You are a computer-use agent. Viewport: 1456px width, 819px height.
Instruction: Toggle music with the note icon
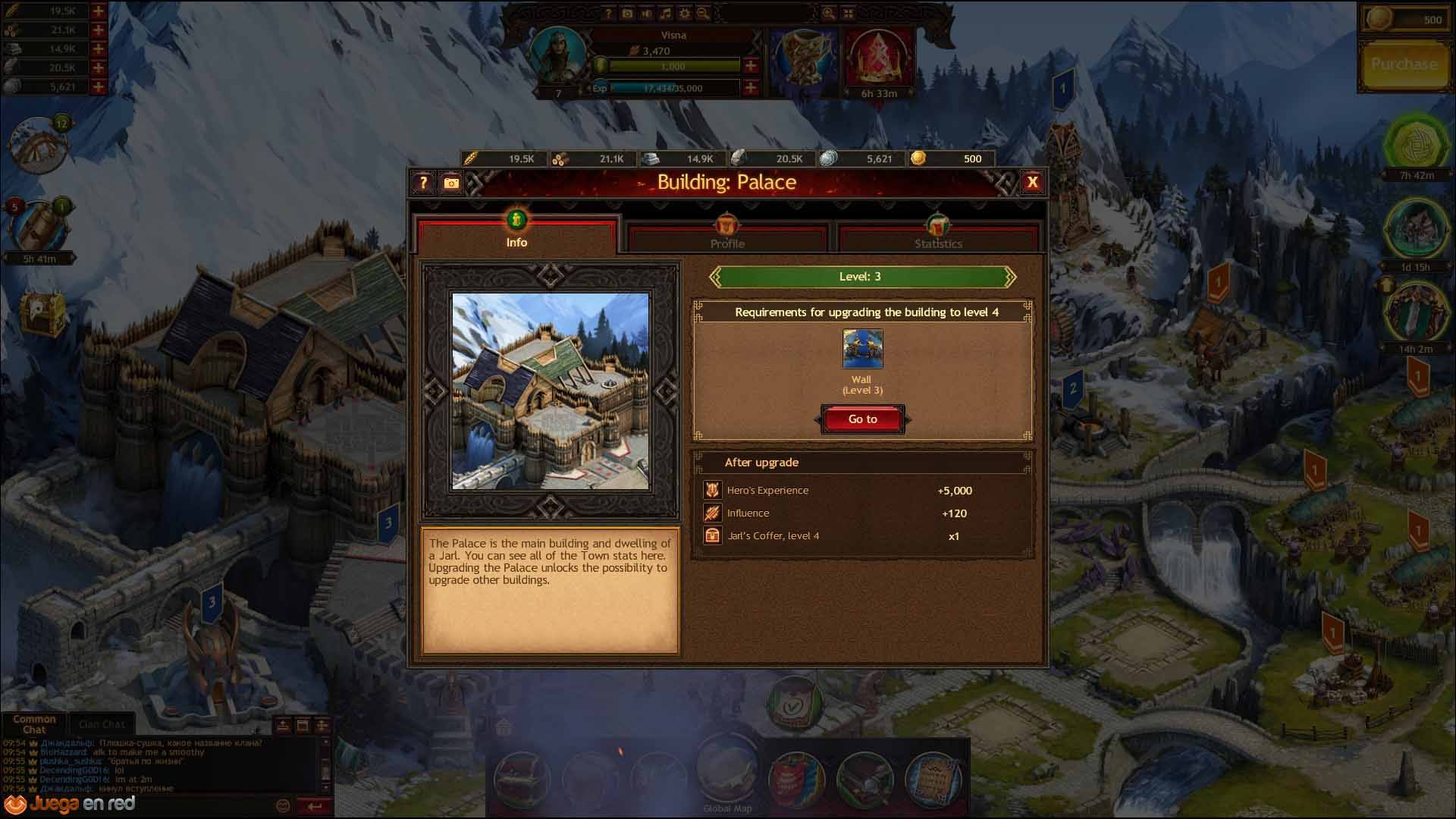click(x=665, y=14)
